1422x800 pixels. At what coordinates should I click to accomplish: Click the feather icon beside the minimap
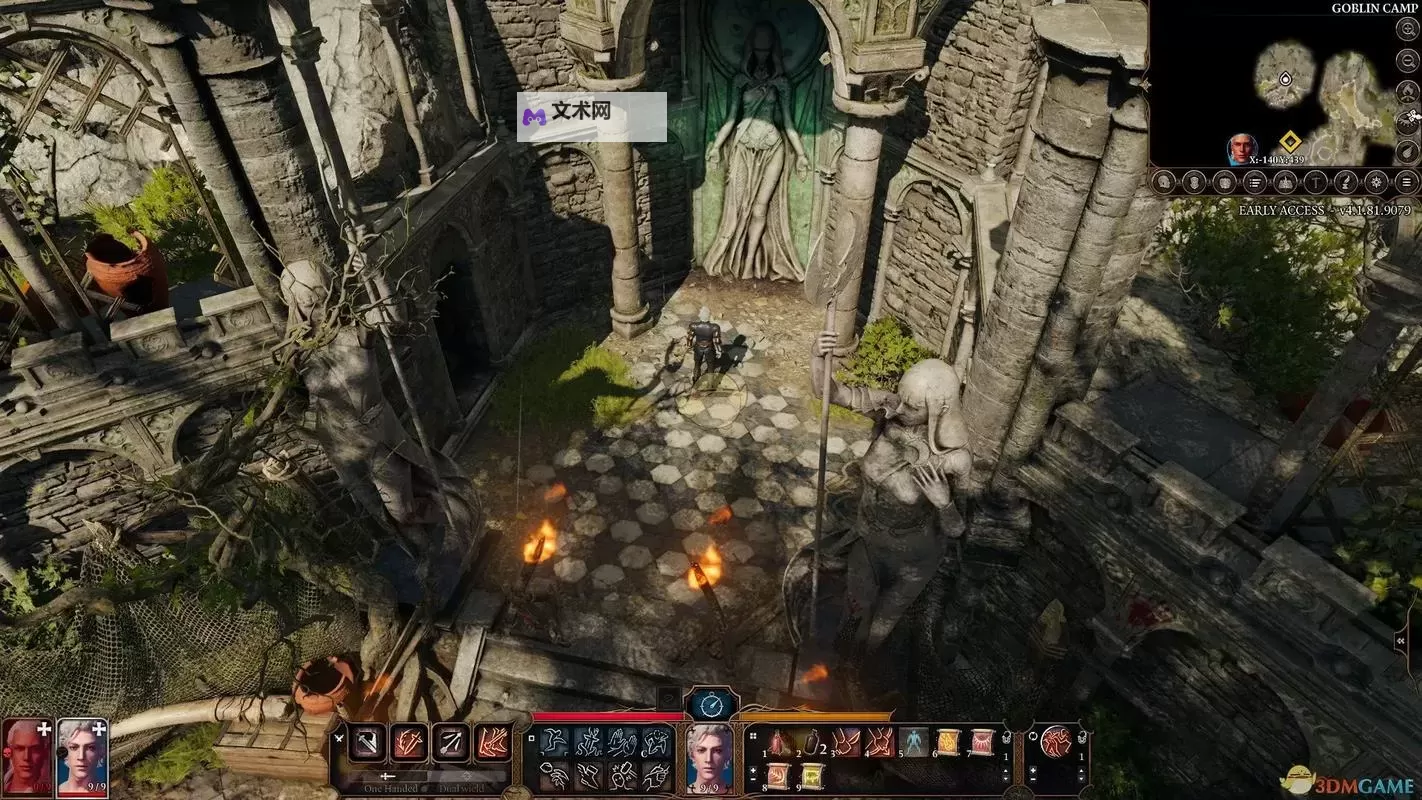point(1406,152)
